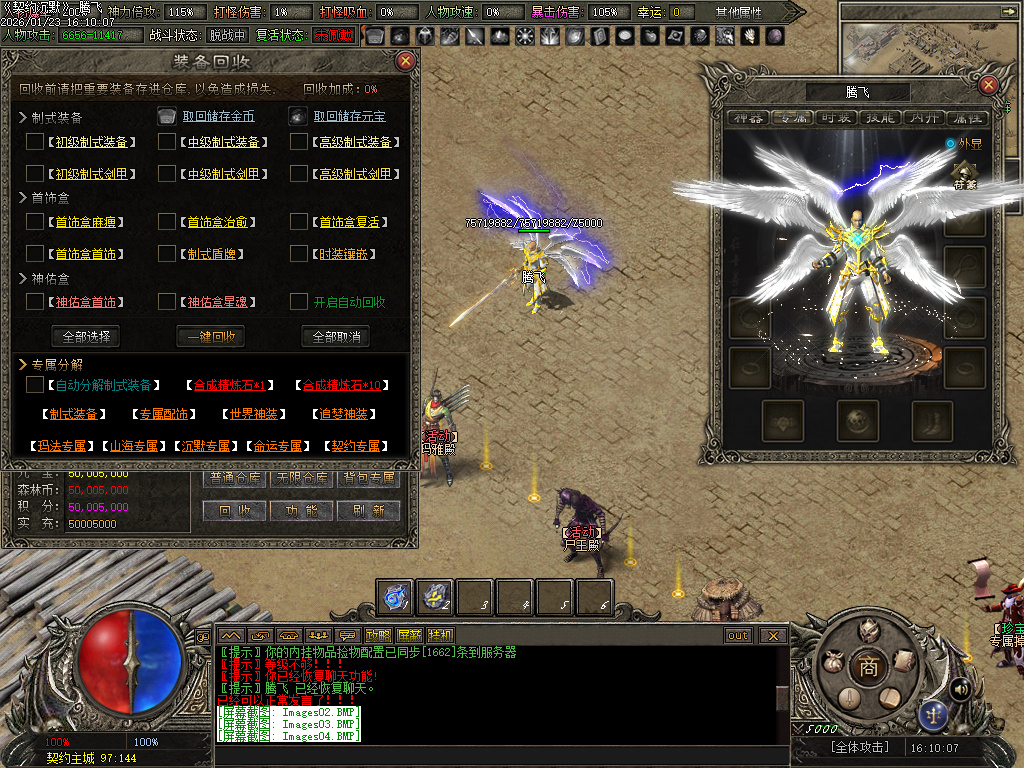Toggle the 开启自动回收 auto-recycle checkbox
Screen dimensions: 1024x768
[x=299, y=301]
